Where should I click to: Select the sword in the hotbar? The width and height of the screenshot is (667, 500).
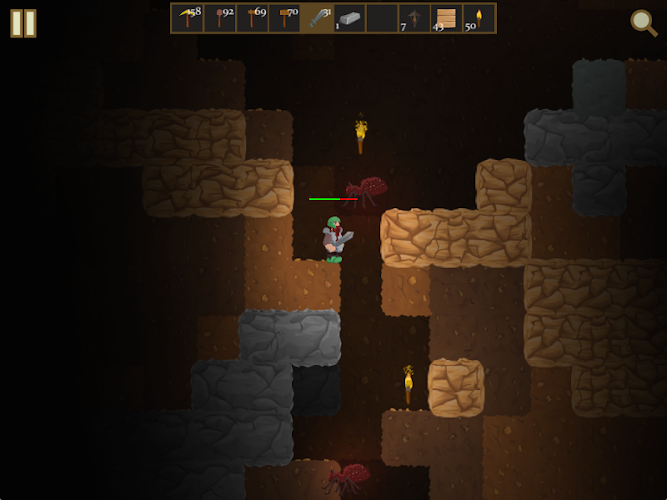[317, 18]
